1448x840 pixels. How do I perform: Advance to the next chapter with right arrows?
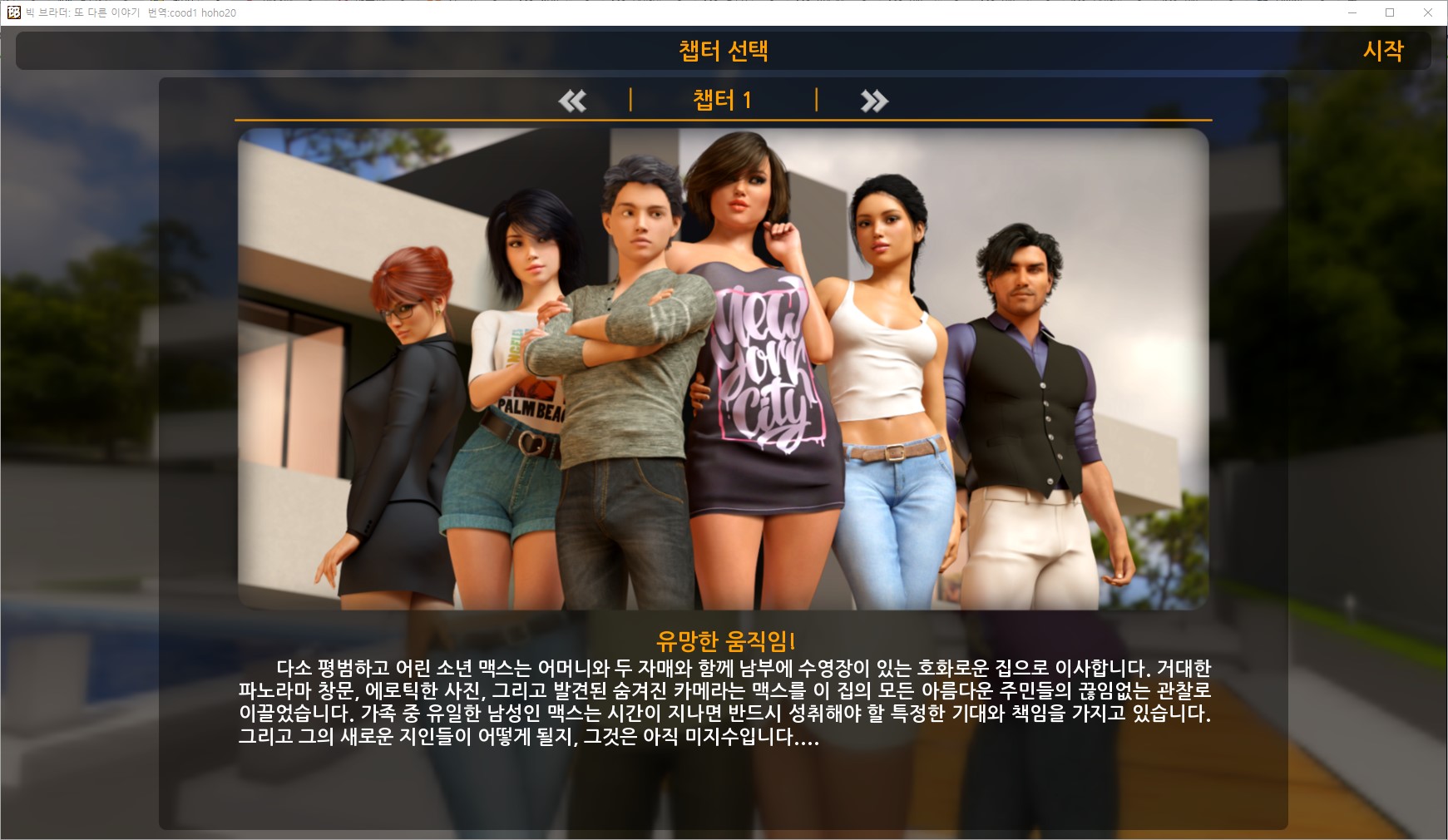pos(874,101)
